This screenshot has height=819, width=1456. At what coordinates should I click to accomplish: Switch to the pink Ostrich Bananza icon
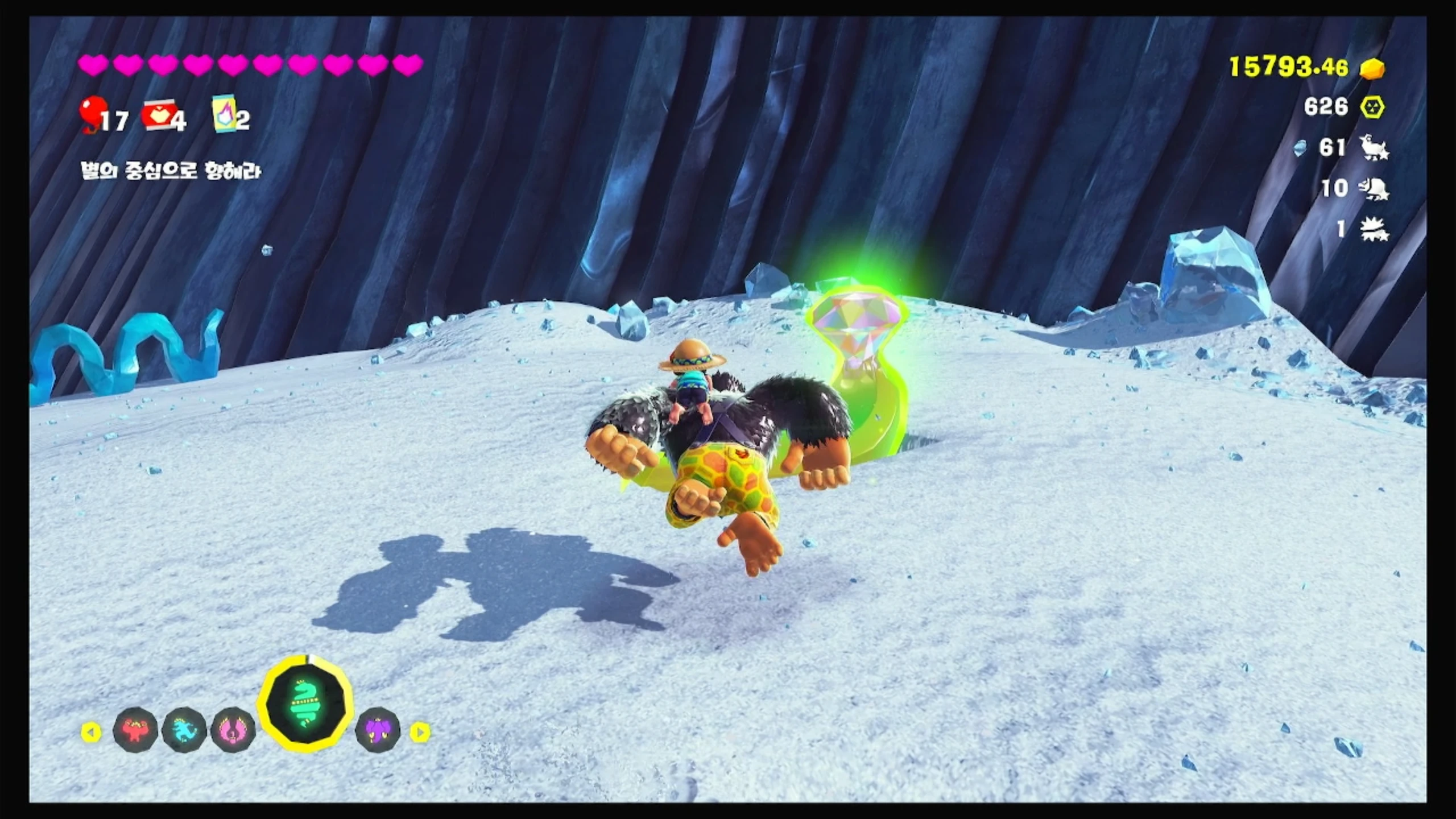[233, 730]
